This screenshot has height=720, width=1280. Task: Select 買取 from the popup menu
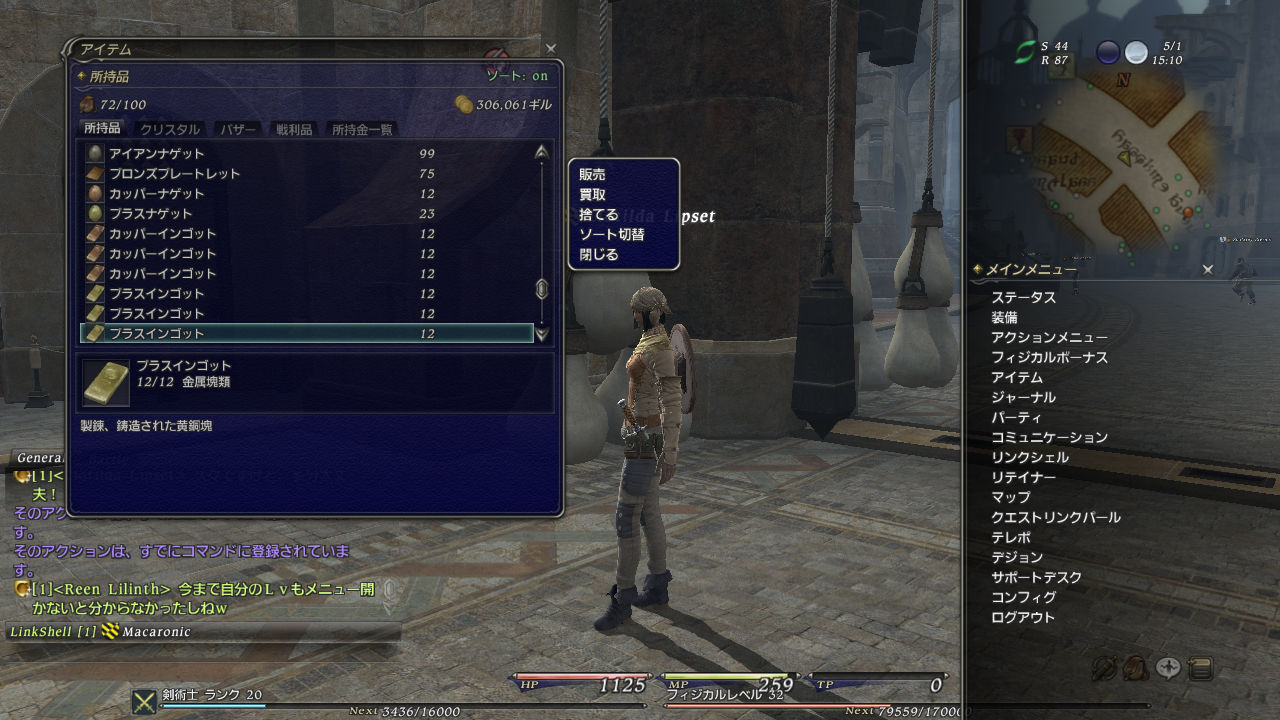coord(592,195)
